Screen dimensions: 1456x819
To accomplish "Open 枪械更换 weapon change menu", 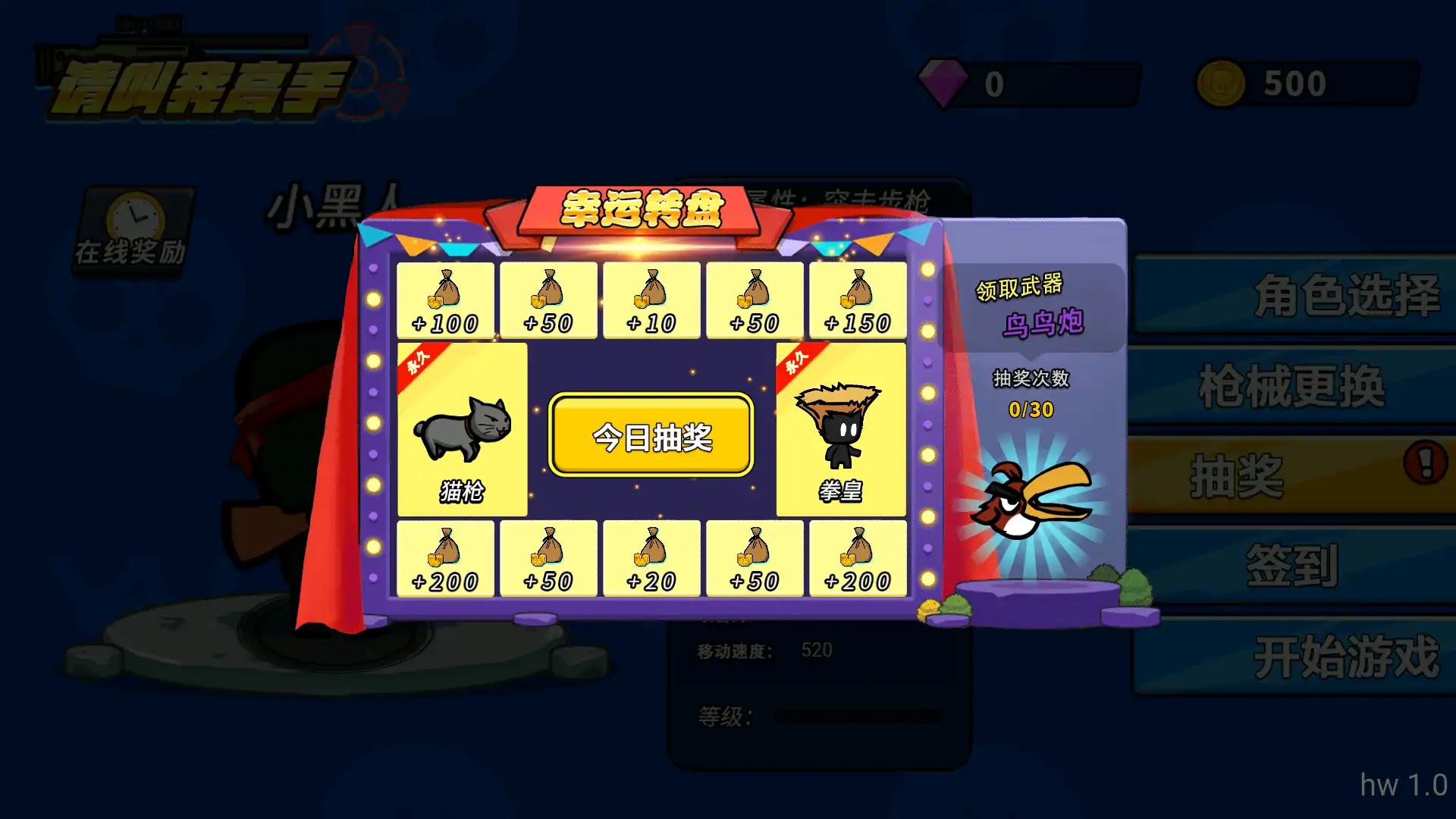I will point(1293,385).
